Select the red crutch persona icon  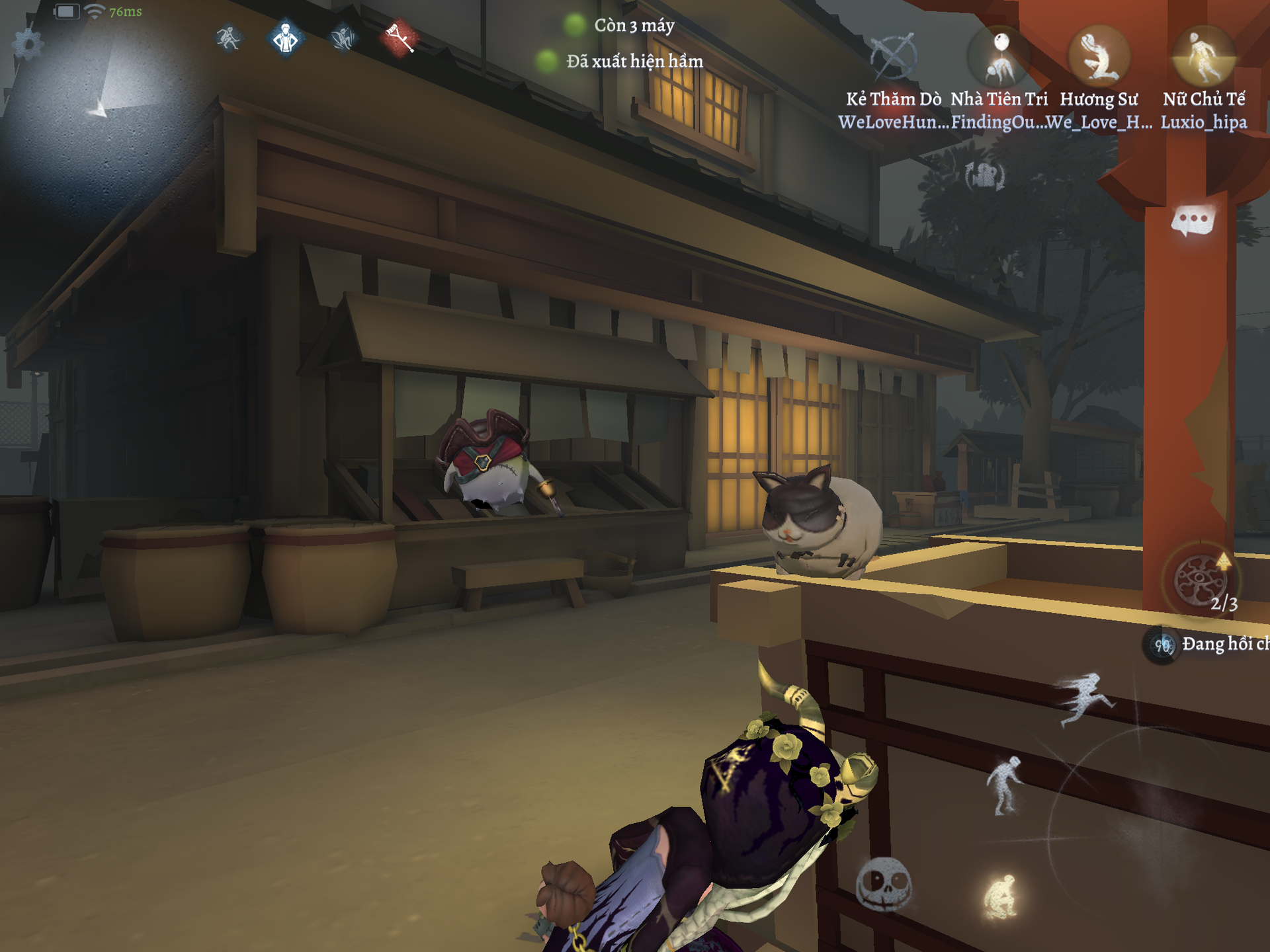(400, 38)
